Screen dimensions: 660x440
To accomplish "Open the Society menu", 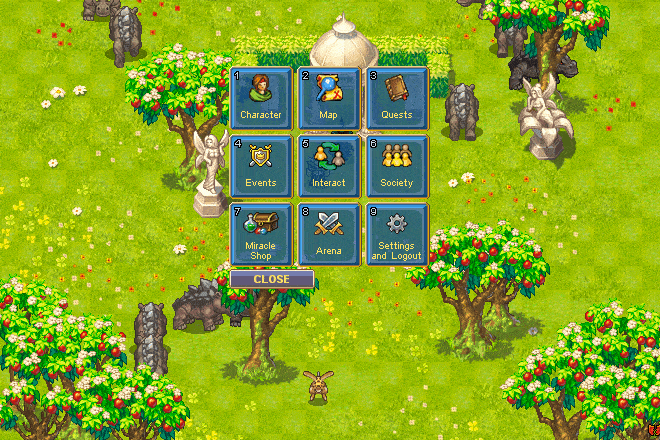I will tap(397, 166).
